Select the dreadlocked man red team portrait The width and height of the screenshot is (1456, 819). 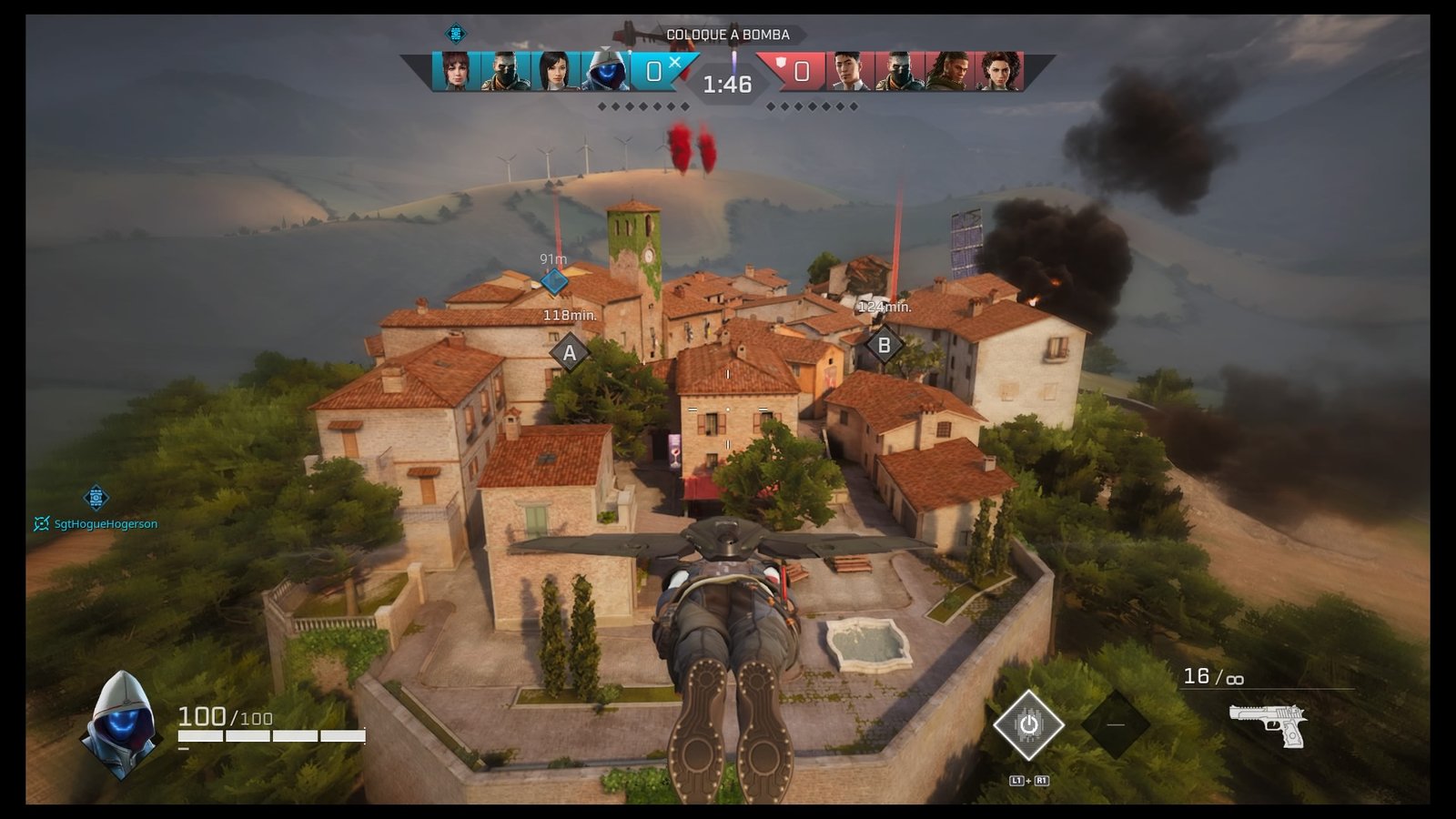[948, 71]
